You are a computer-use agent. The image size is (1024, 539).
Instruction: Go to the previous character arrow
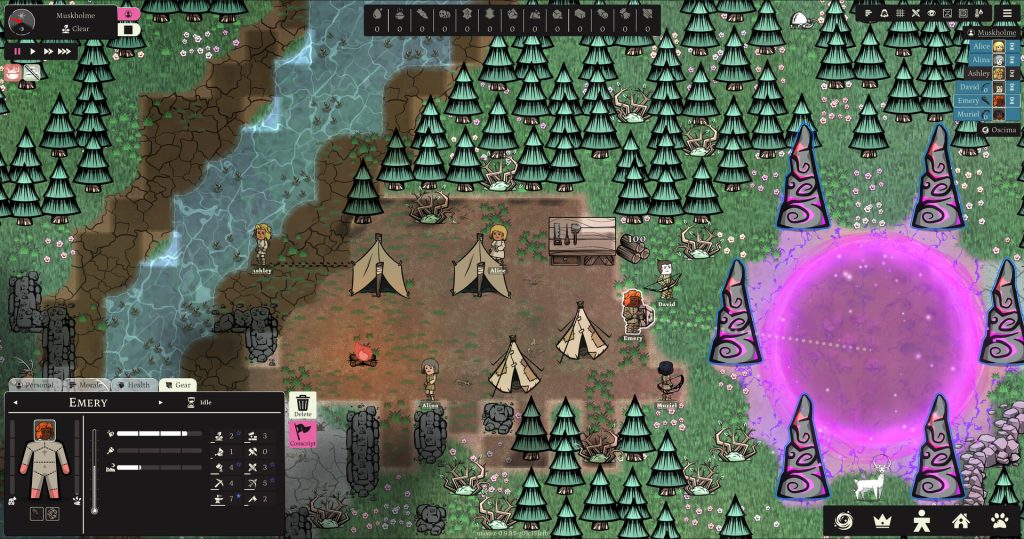tap(16, 403)
